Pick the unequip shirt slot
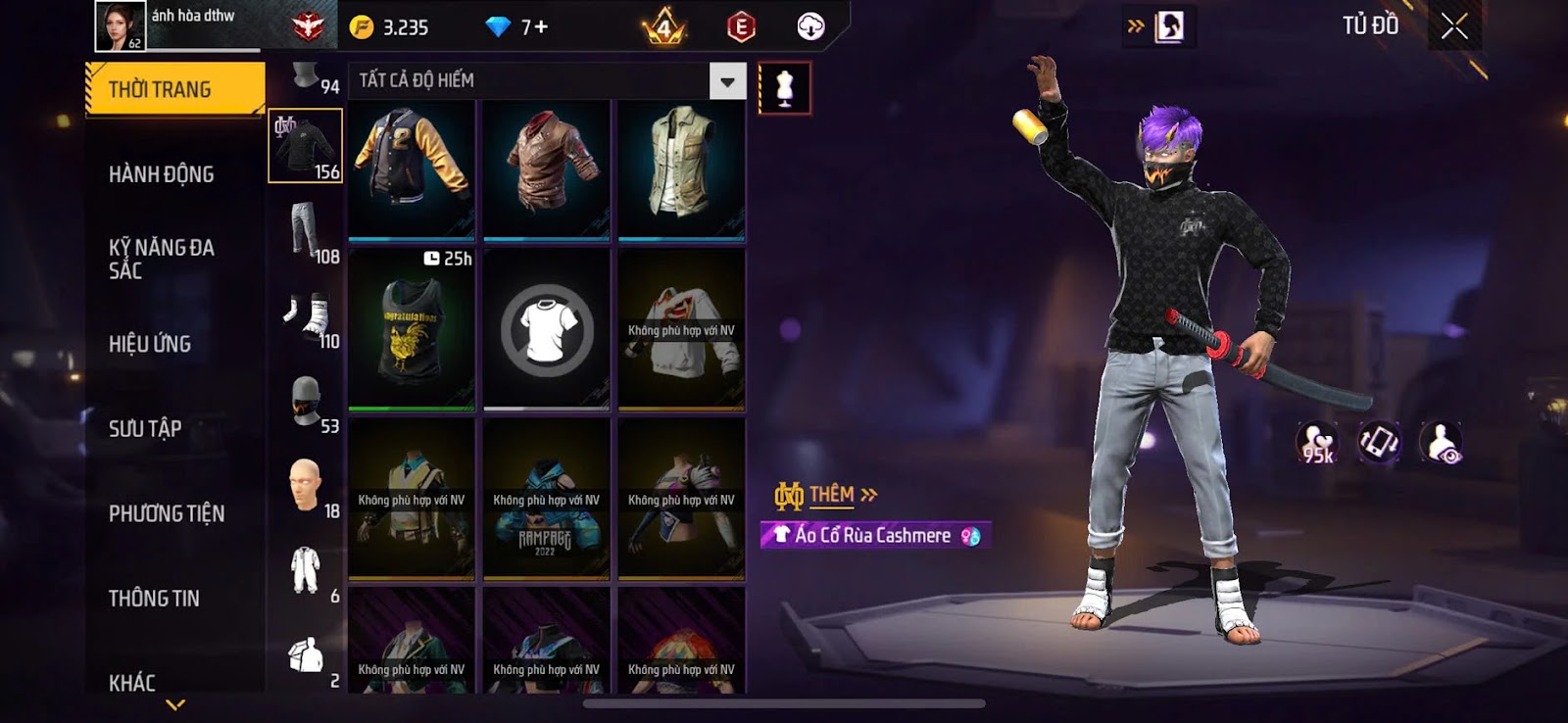Viewport: 1568px width, 723px height. (546, 329)
